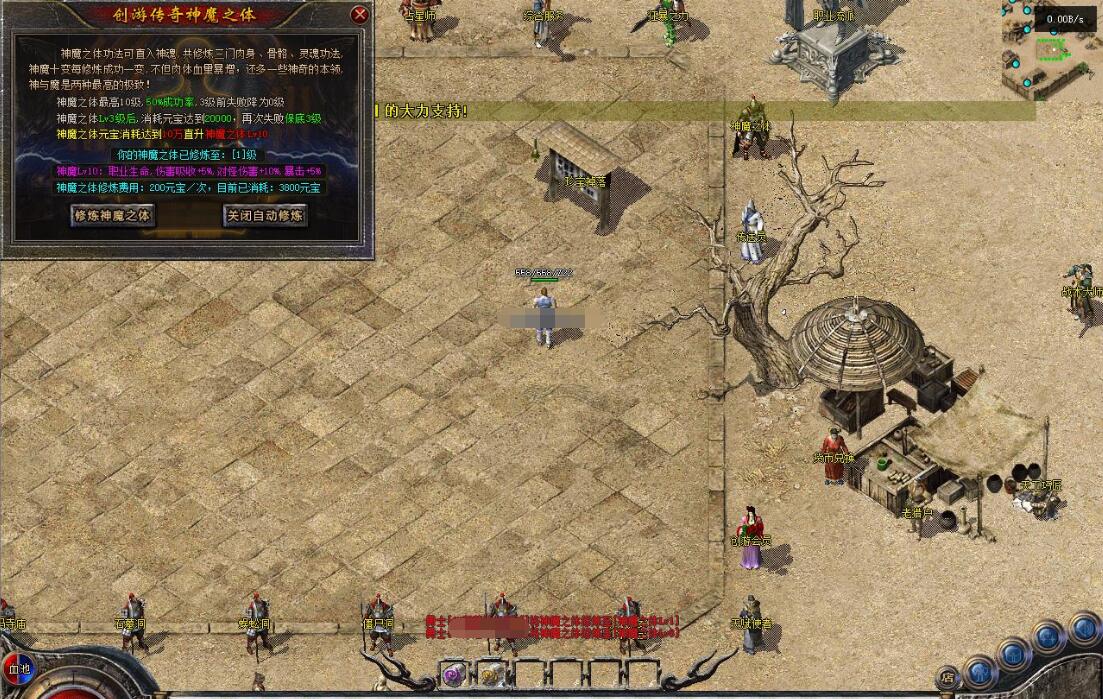Open the minimap in the corner
This screenshot has width=1103, height=699.
click(x=1050, y=50)
